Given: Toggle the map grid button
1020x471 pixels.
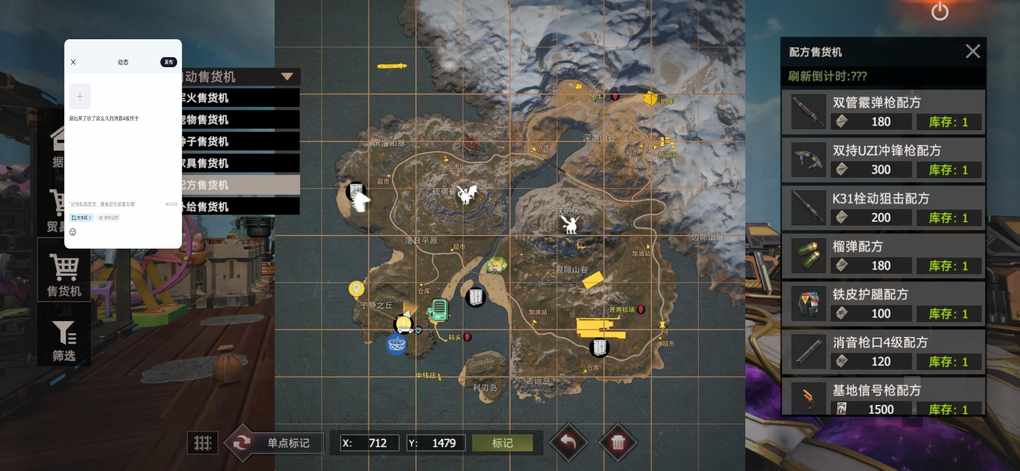Looking at the screenshot, I should 203,443.
